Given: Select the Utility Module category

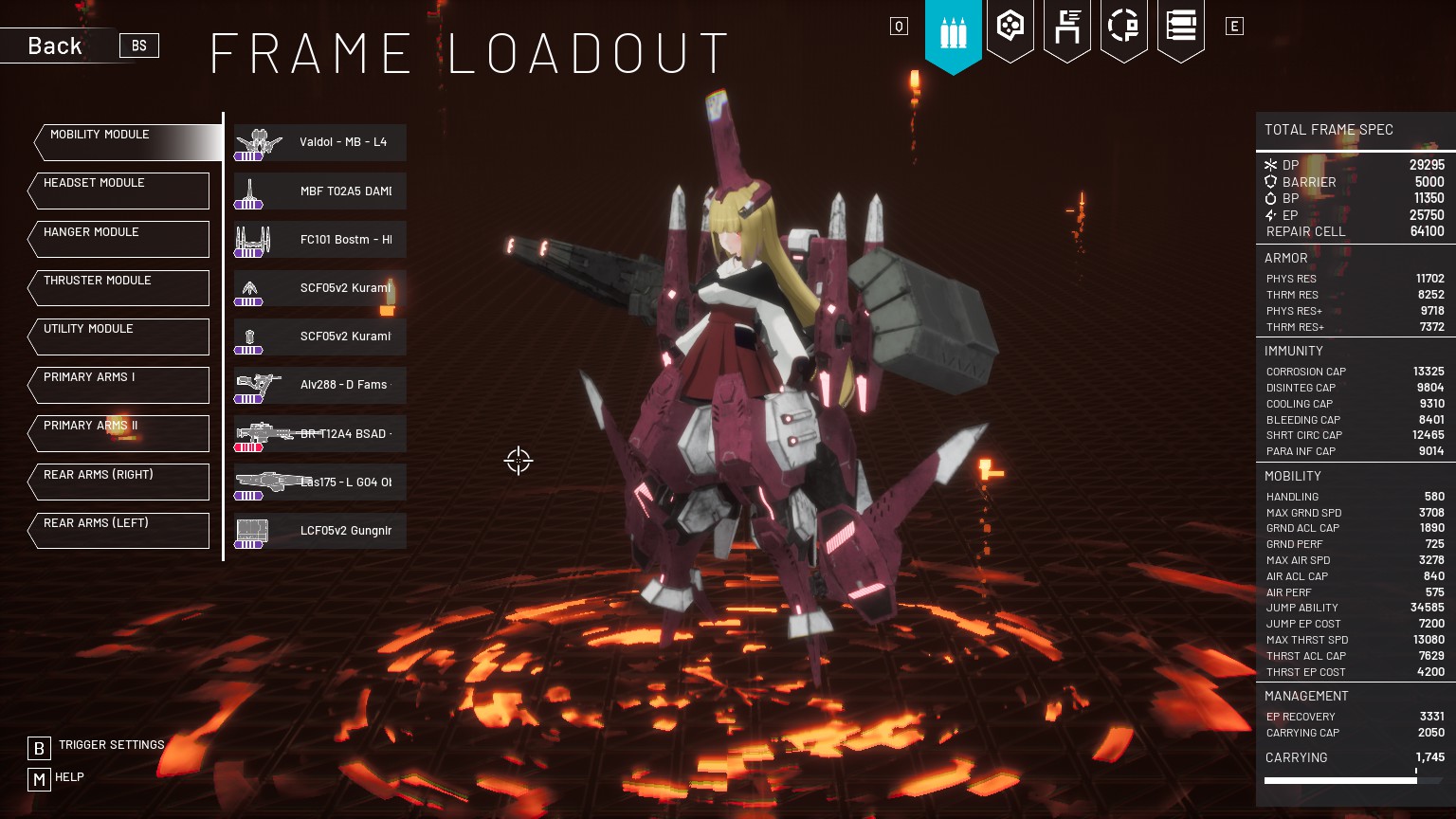Looking at the screenshot, I should 119,337.
